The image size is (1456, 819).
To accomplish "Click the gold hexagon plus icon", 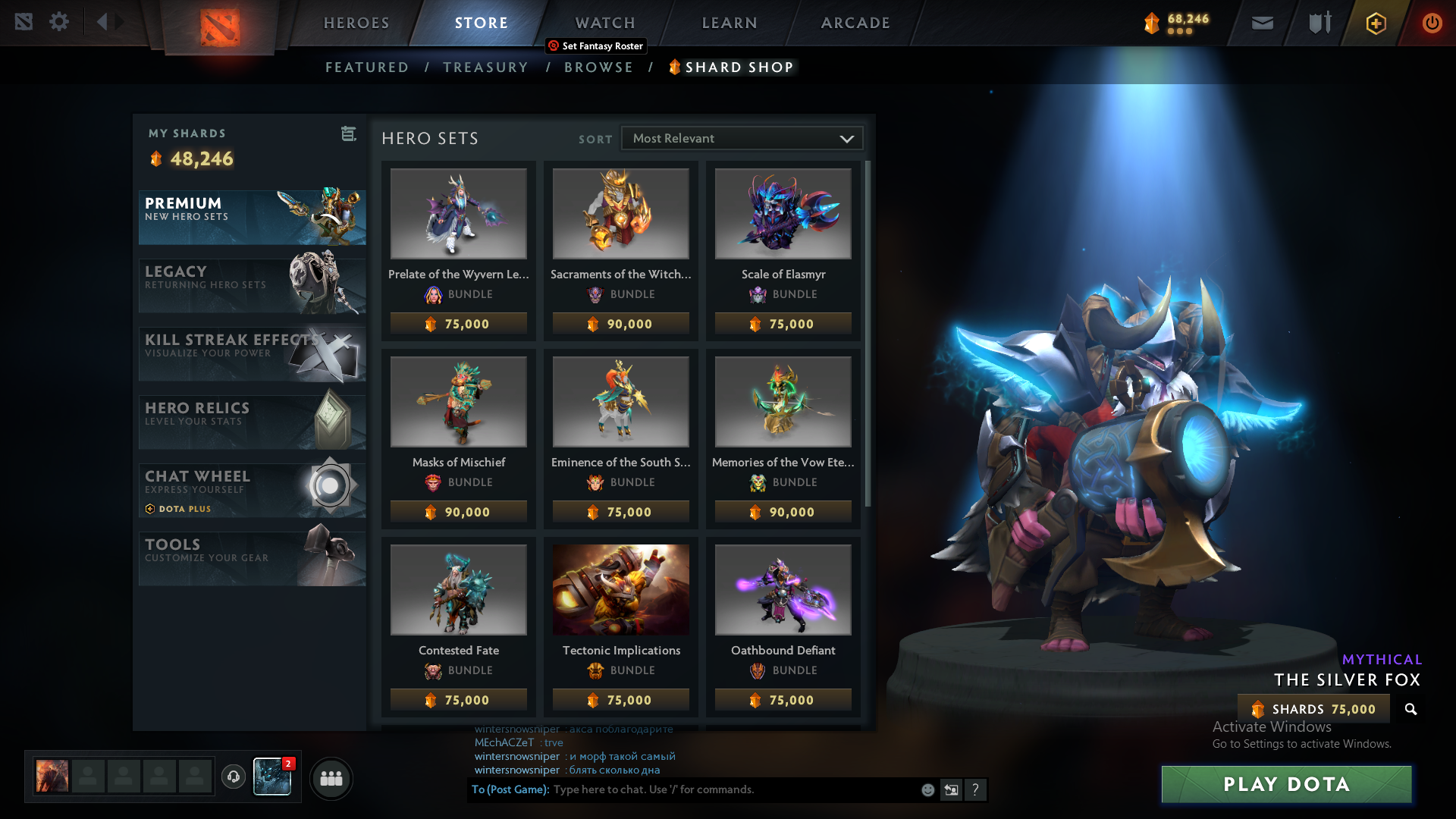I will pos(1375,23).
